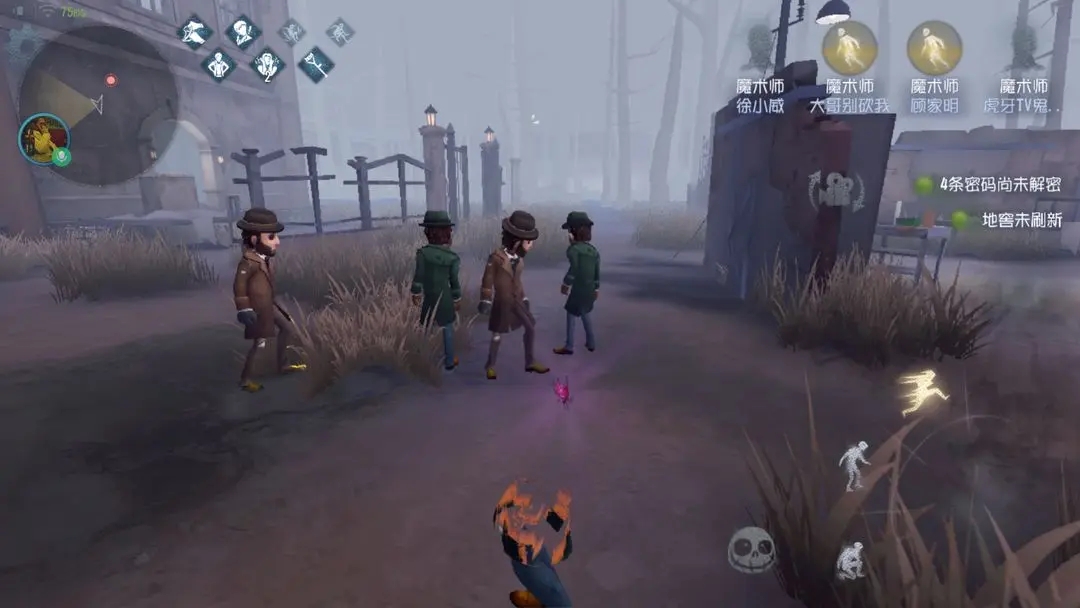Toggle the green microphone voice button
Image resolution: width=1080 pixels, height=608 pixels.
pyautogui.click(x=61, y=157)
